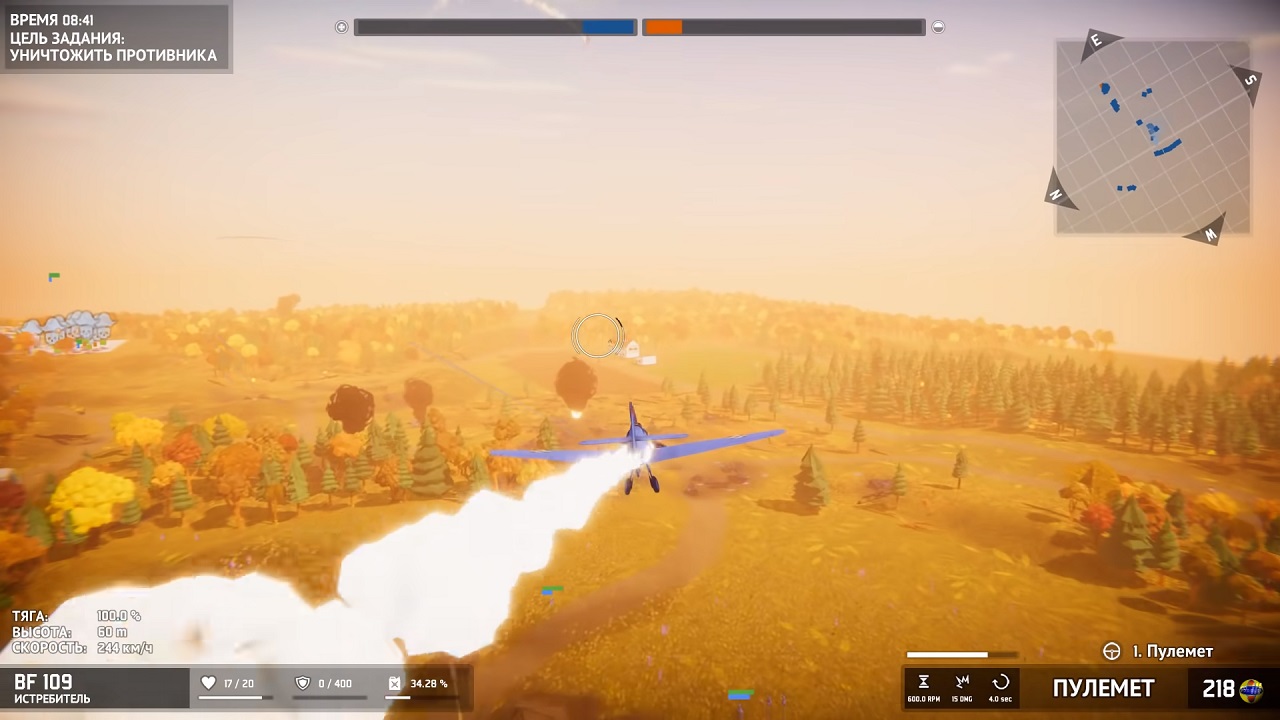This screenshot has height=720, width=1280.
Task: Click the circular icon right of the orange team bar
Action: click(938, 27)
